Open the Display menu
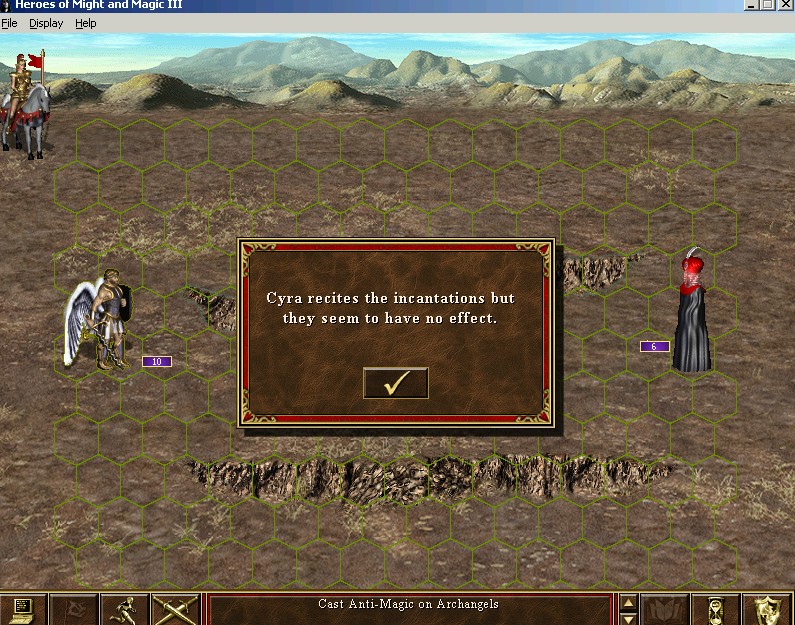The height and width of the screenshot is (625, 795). tap(46, 23)
